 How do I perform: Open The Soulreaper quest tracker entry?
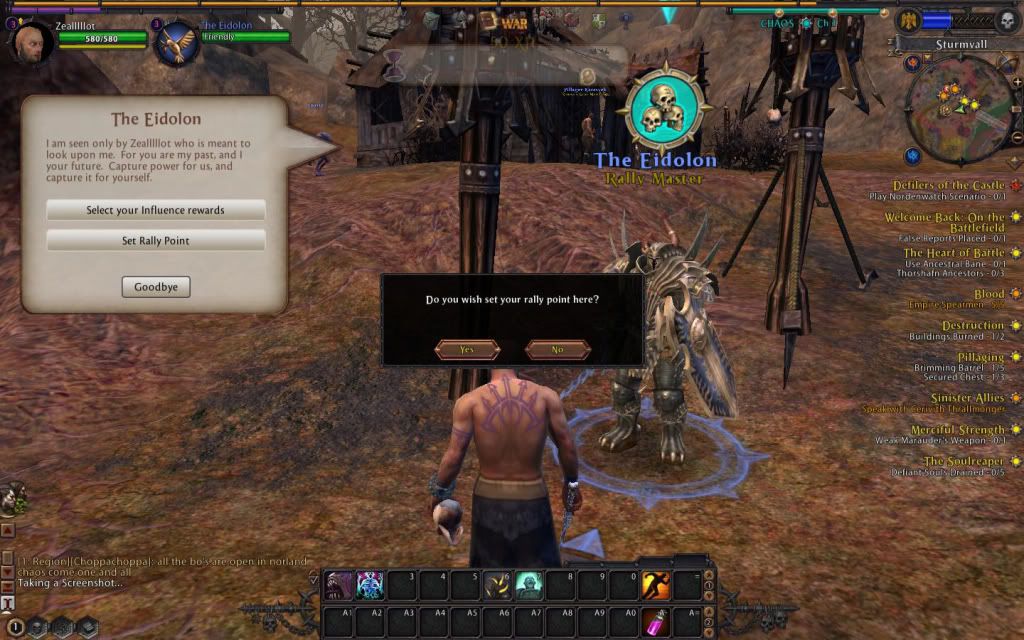[x=963, y=461]
